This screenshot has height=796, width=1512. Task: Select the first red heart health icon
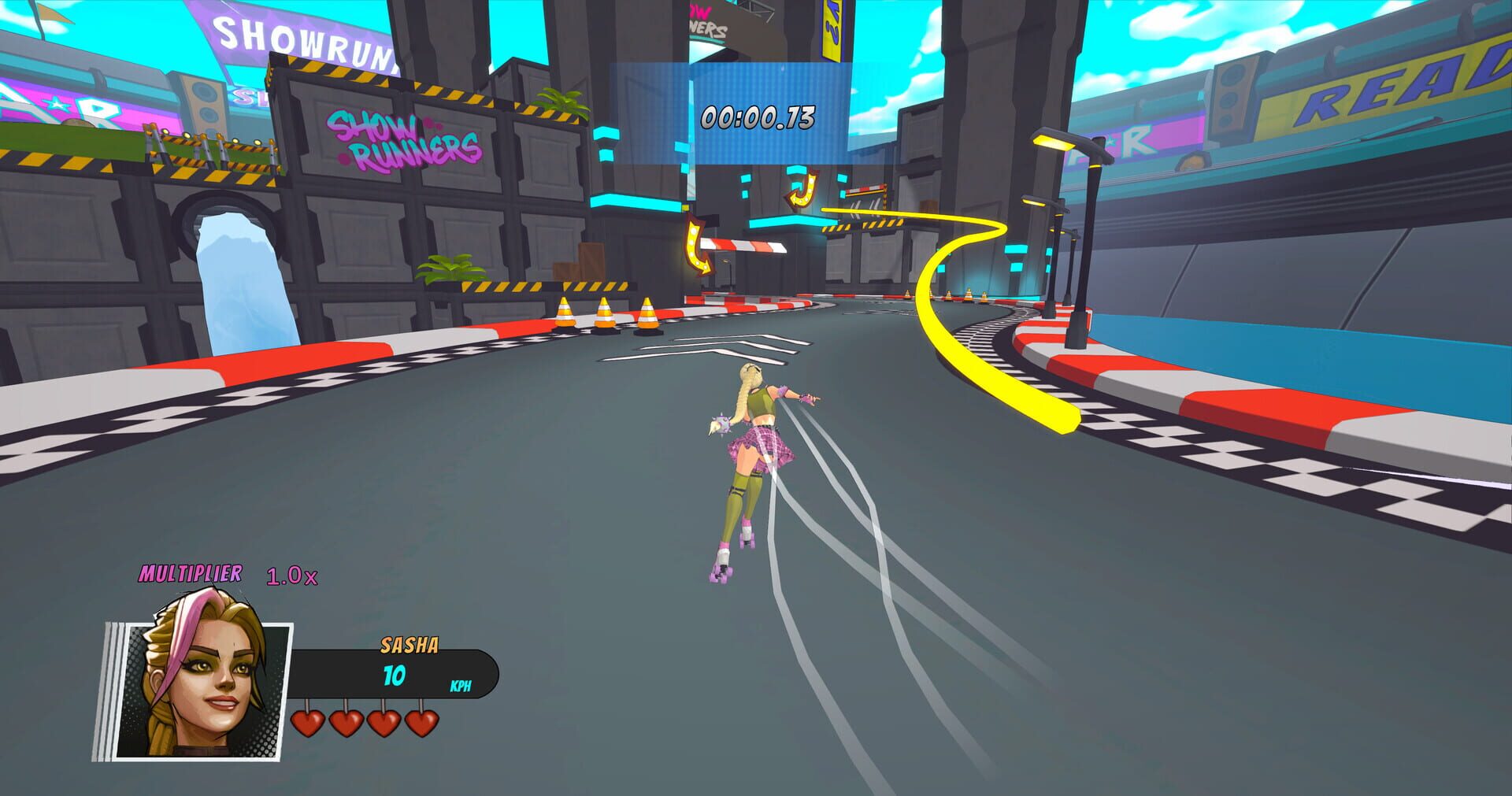click(309, 723)
